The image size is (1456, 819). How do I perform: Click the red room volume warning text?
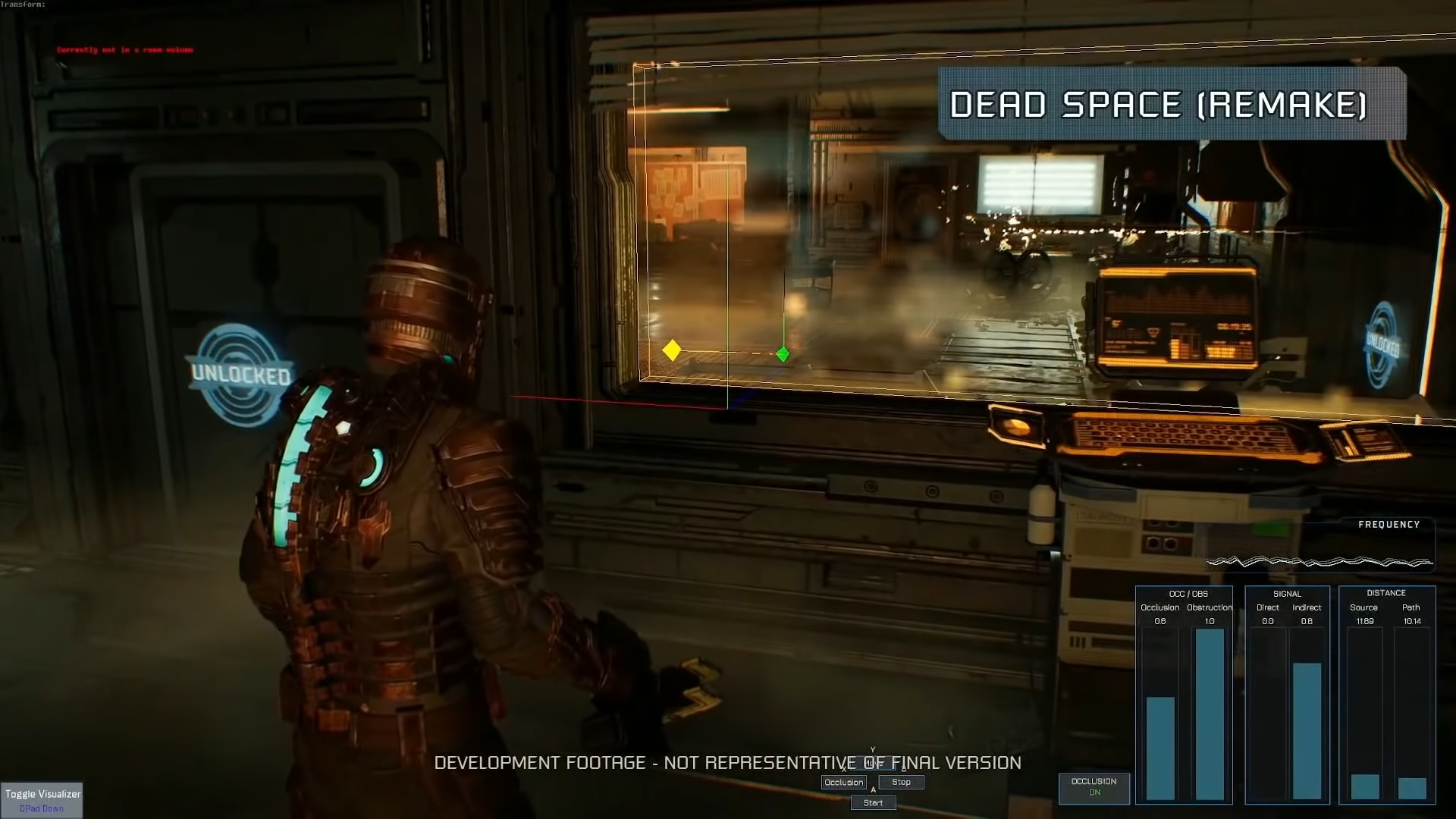click(124, 49)
